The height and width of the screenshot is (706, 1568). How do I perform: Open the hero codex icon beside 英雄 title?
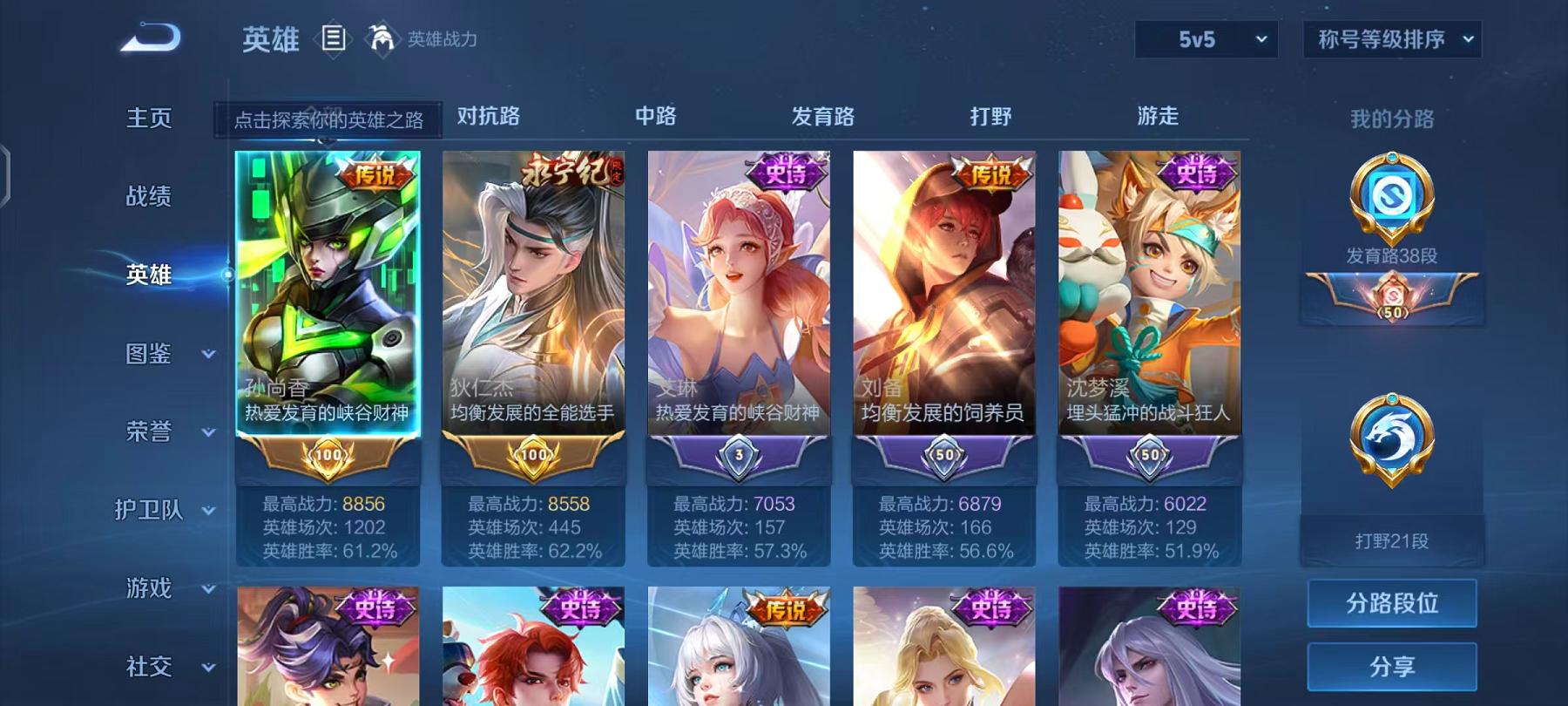334,37
